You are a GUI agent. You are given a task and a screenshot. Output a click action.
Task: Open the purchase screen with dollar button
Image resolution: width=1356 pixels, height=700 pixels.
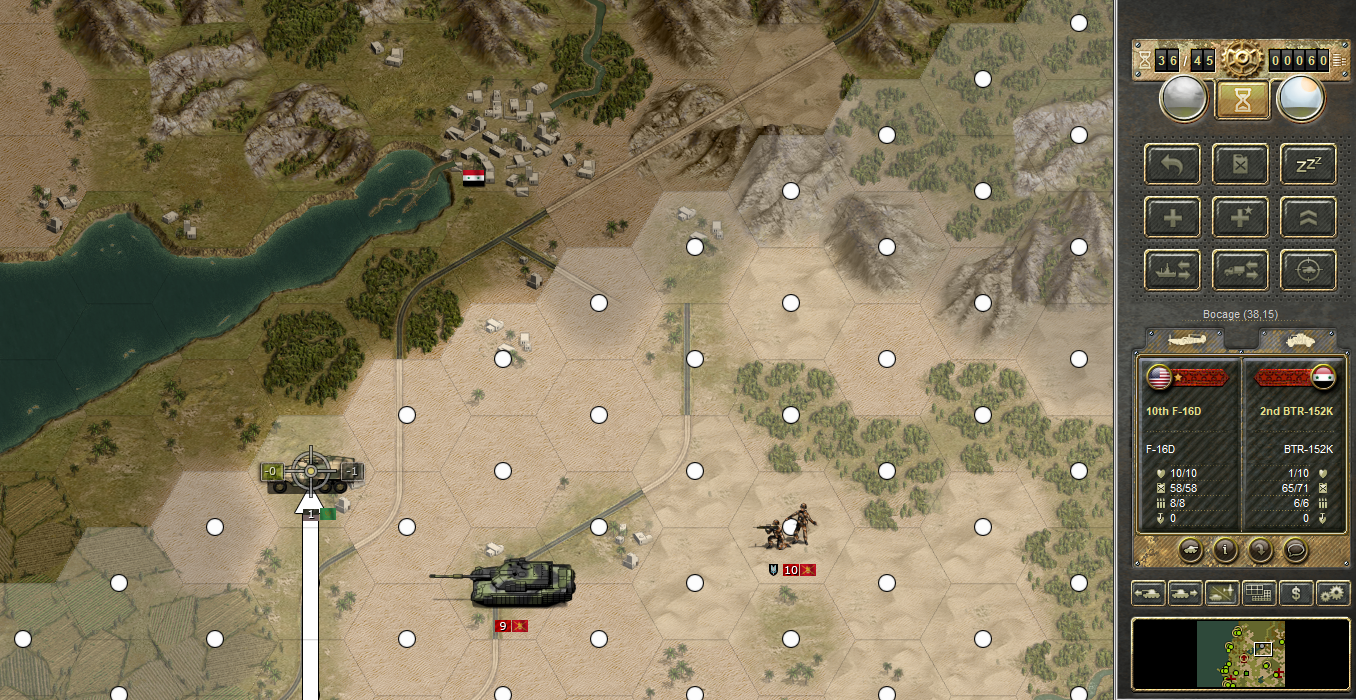pyautogui.click(x=1296, y=593)
